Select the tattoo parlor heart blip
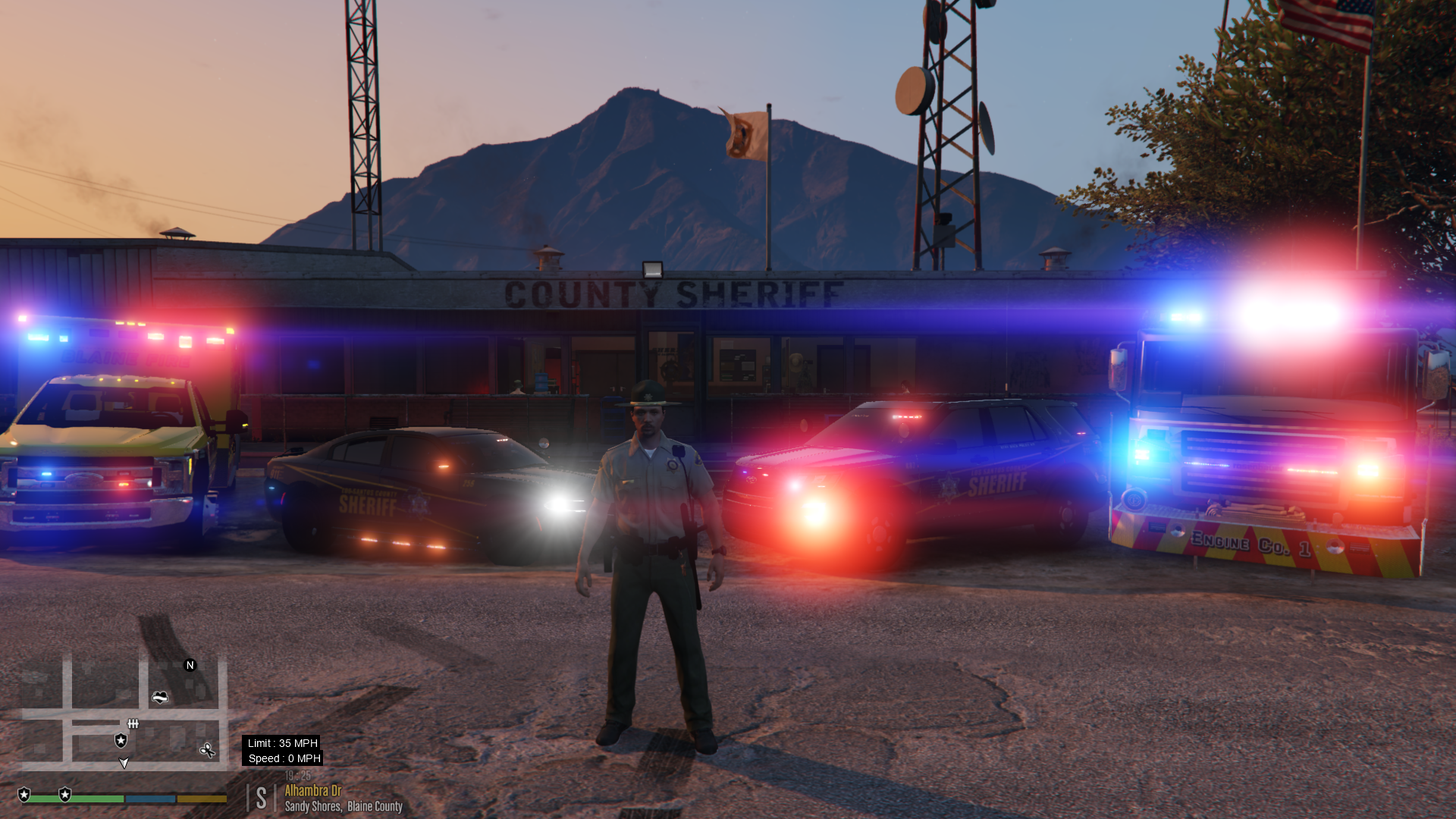This screenshot has height=819, width=1456. tap(160, 697)
